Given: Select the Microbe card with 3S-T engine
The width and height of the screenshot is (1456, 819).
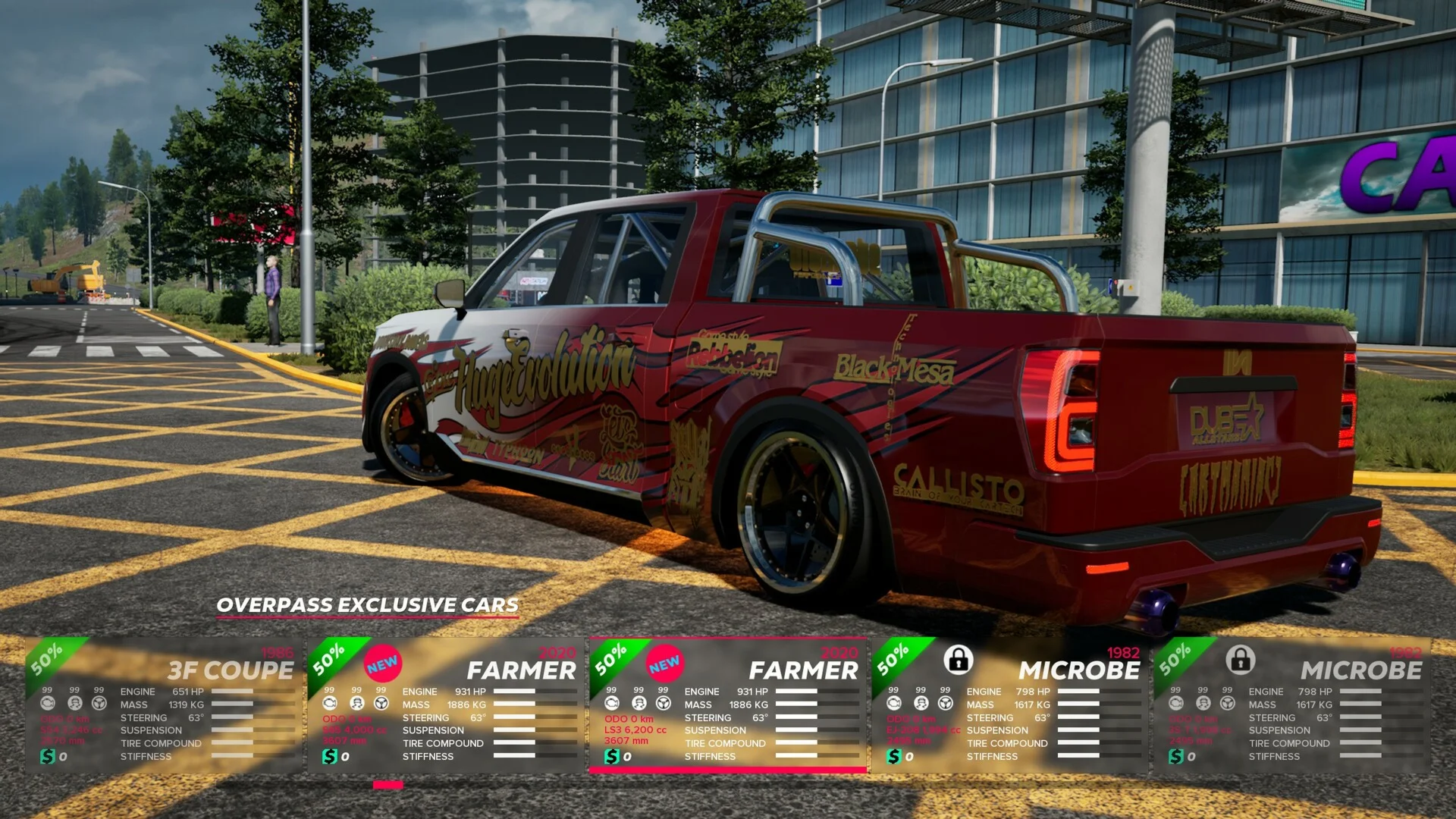Looking at the screenshot, I should 1292,705.
